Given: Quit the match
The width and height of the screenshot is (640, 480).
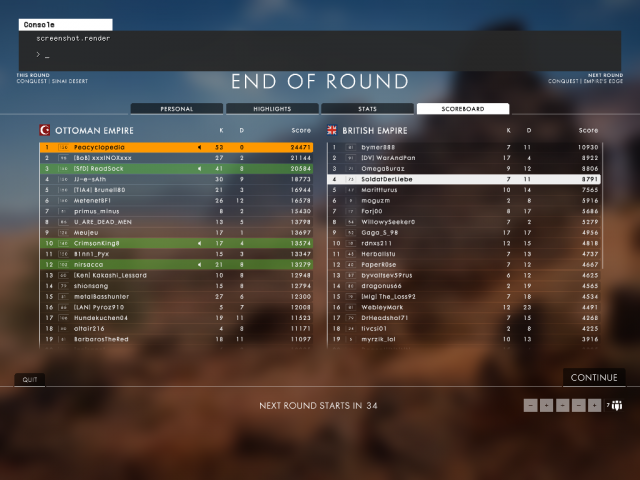Looking at the screenshot, I should [x=29, y=379].
